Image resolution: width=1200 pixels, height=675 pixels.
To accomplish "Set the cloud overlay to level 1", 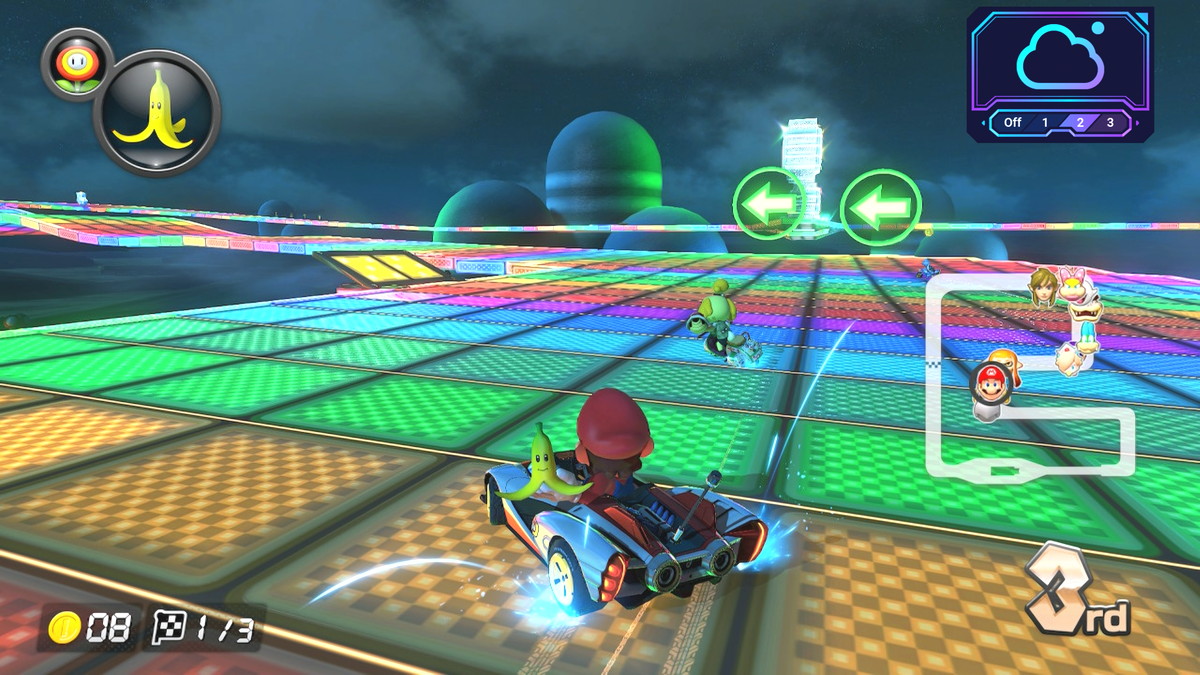I will (1045, 123).
